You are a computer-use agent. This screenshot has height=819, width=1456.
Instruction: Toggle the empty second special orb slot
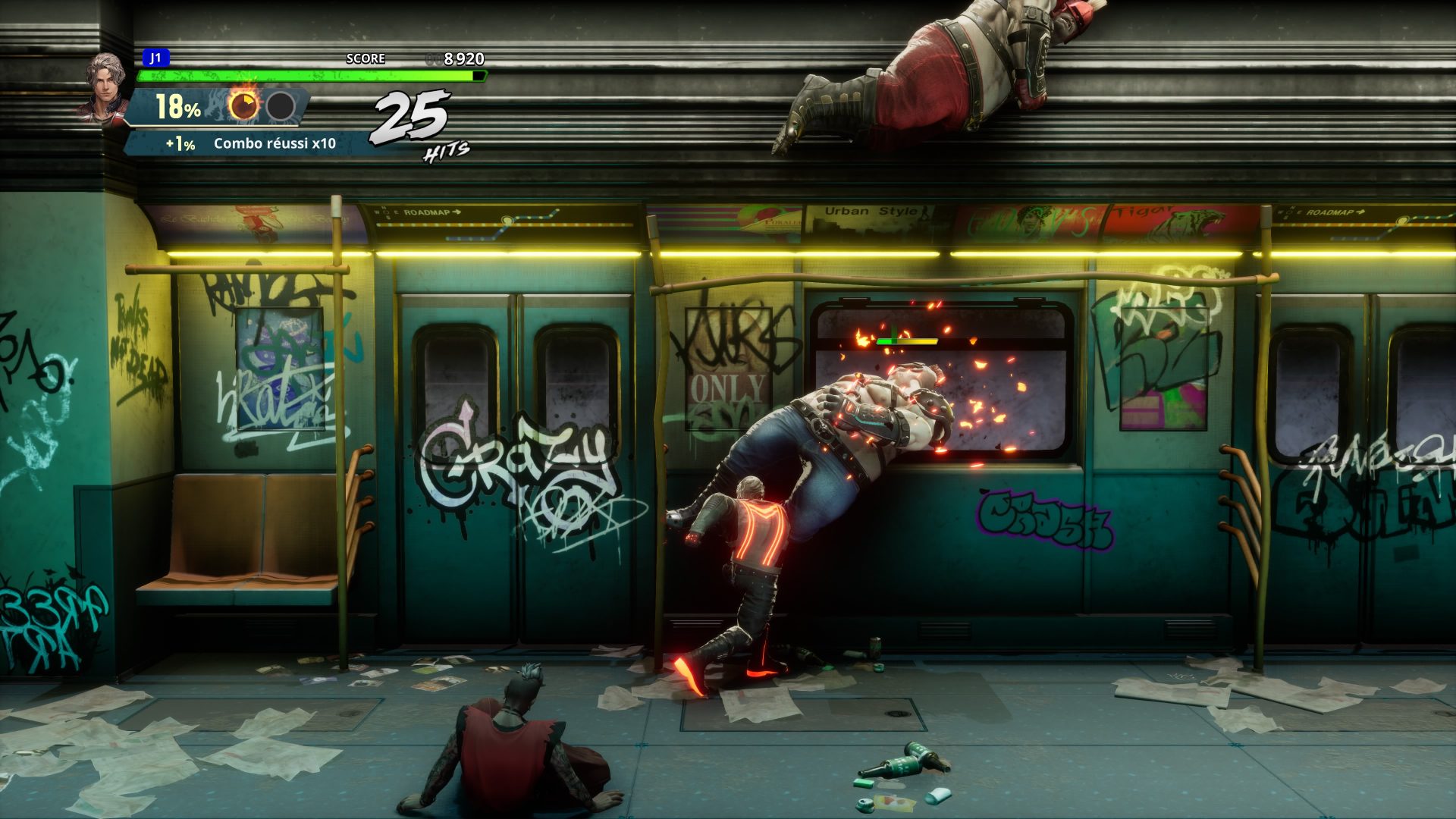(281, 106)
